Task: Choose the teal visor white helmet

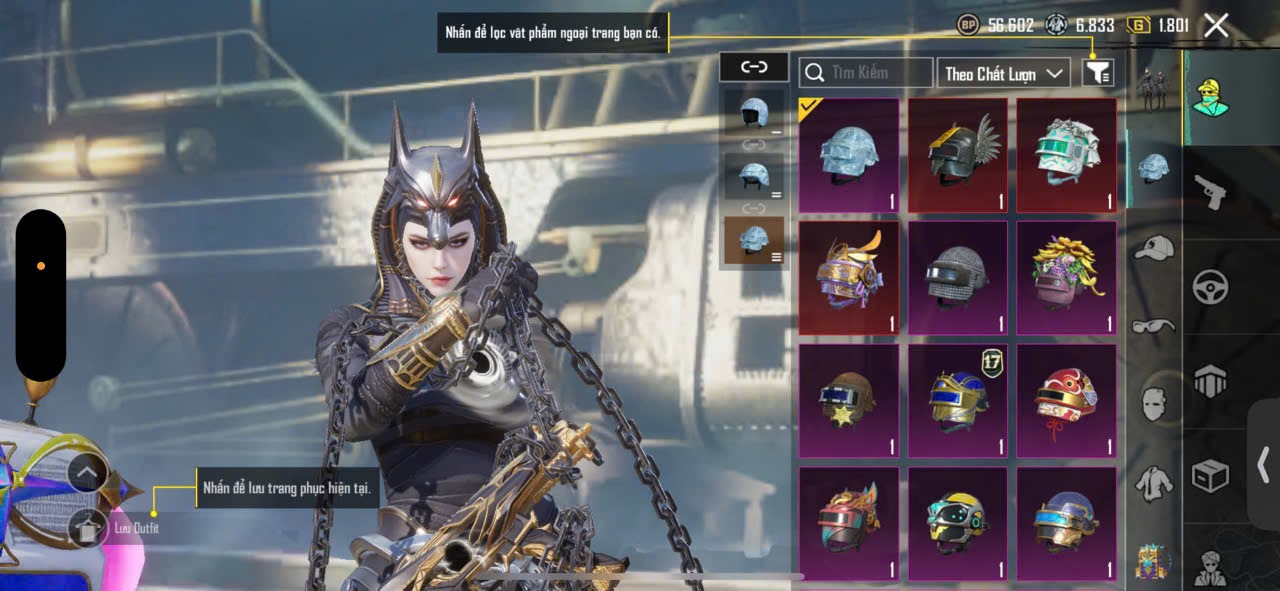Action: (x=1066, y=155)
